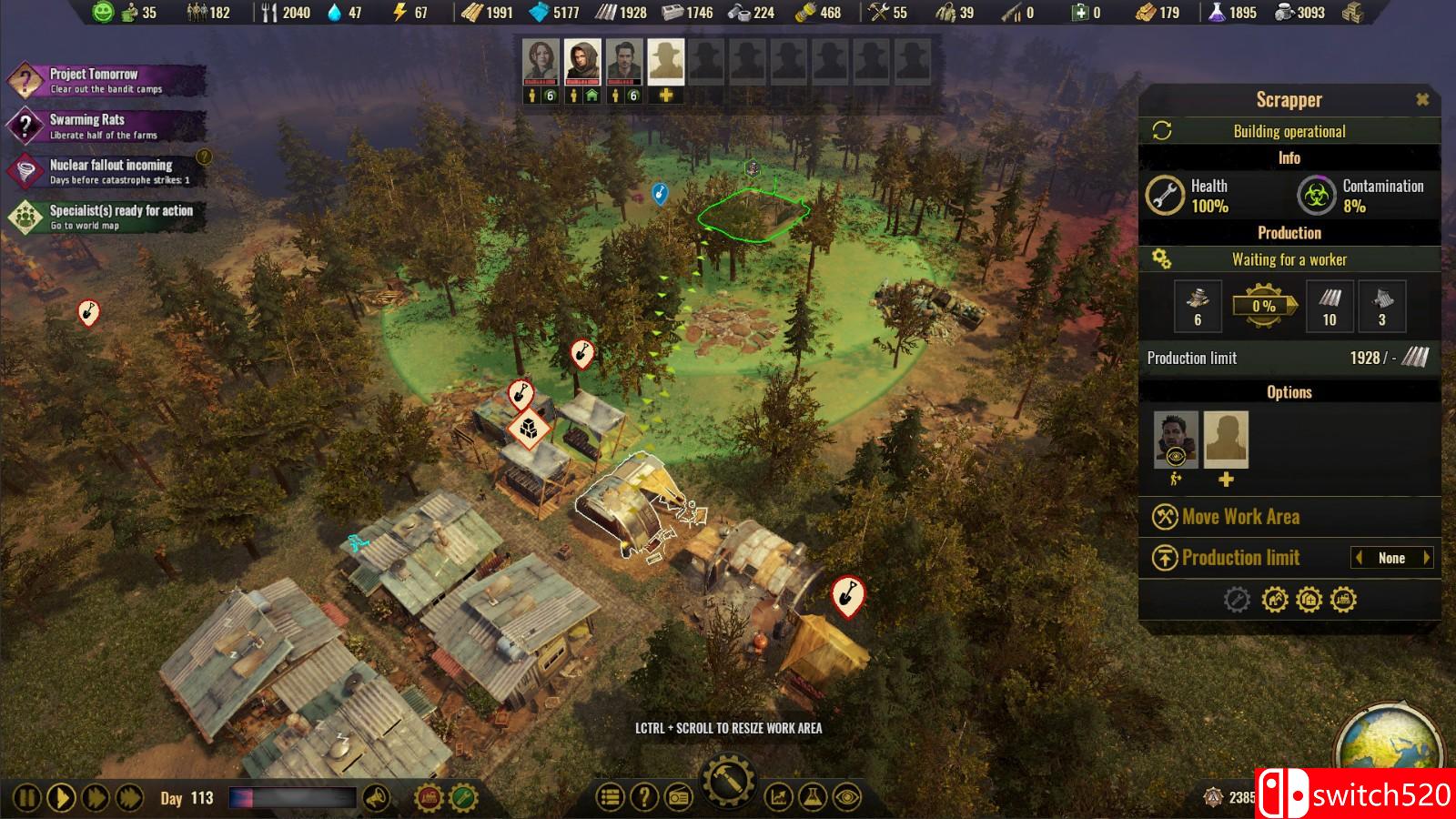Open the hammer build menu
This screenshot has width=1456, height=819.
click(728, 782)
